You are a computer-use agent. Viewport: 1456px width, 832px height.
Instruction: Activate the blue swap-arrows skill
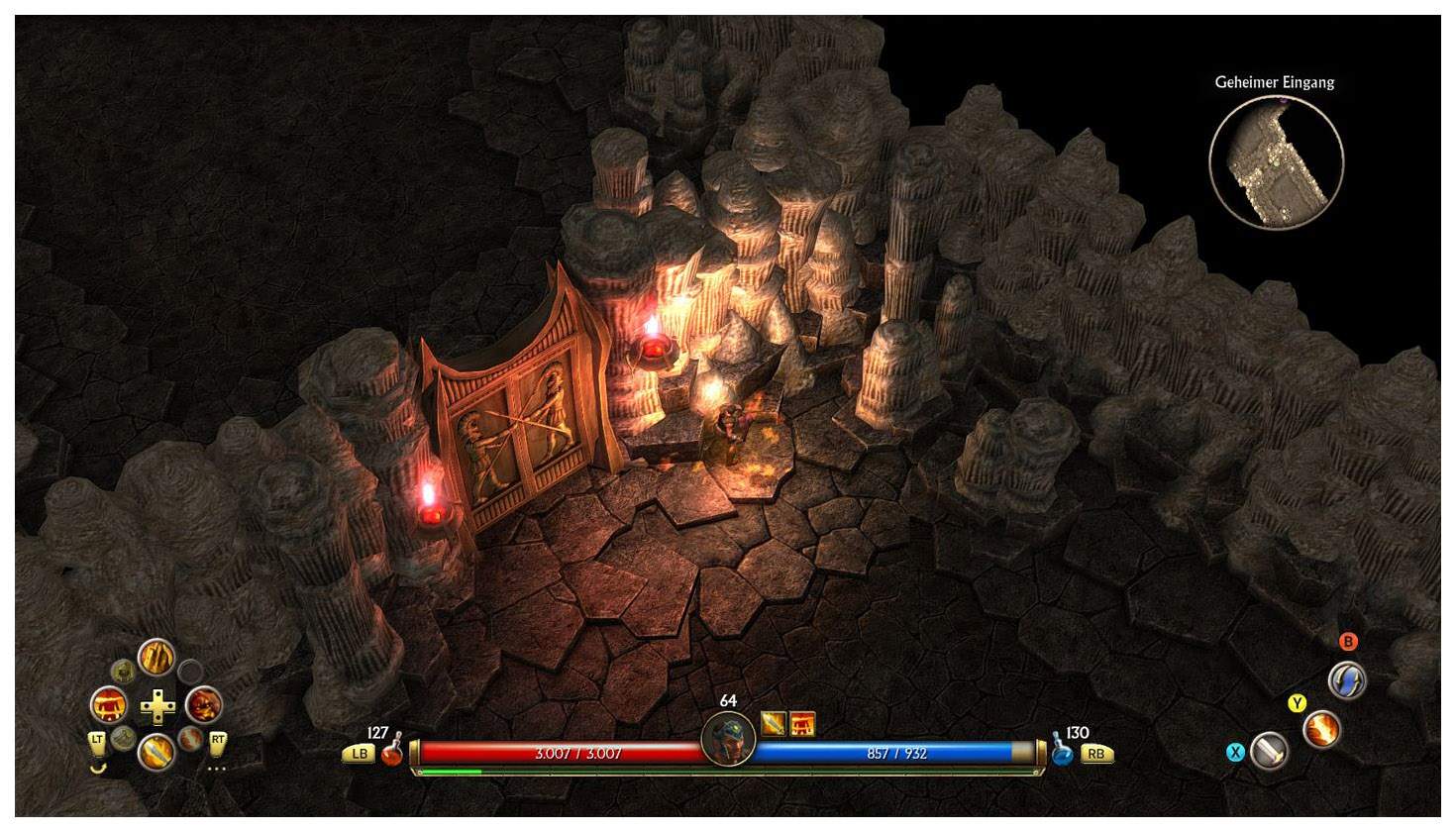1347,680
